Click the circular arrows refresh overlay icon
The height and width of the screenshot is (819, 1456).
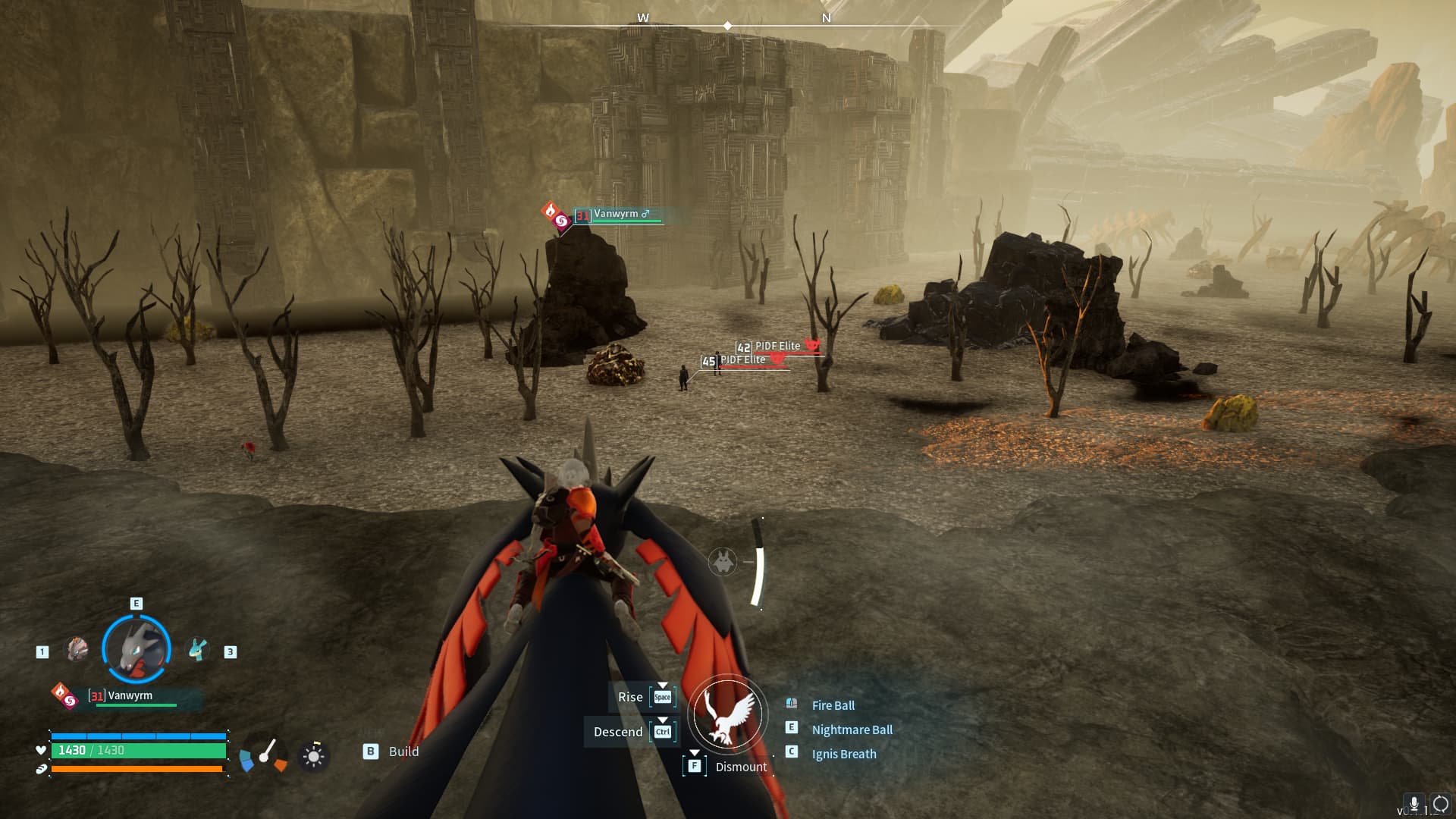(1440, 804)
